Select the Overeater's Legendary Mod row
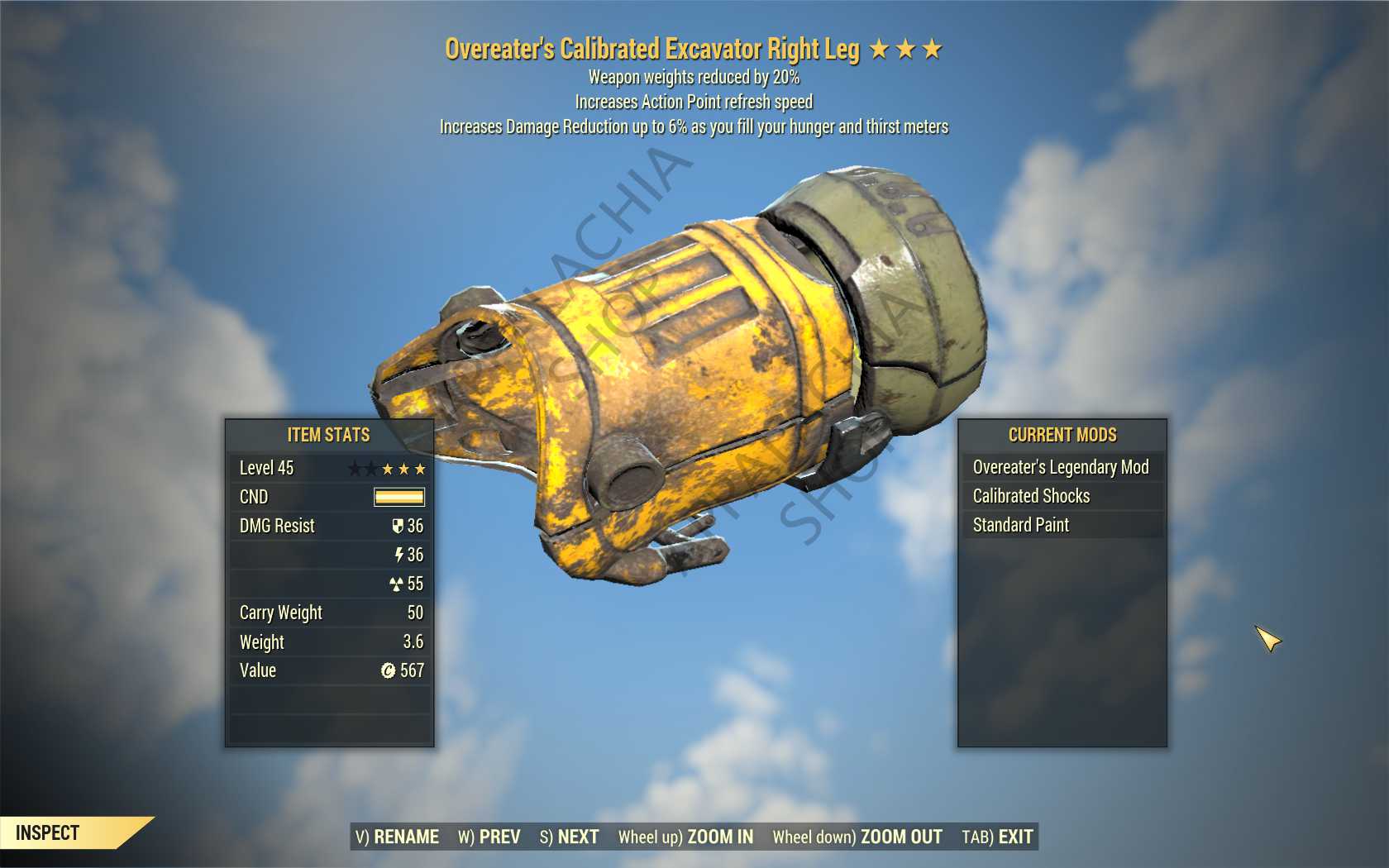The height and width of the screenshot is (868, 1389). pos(1062,467)
